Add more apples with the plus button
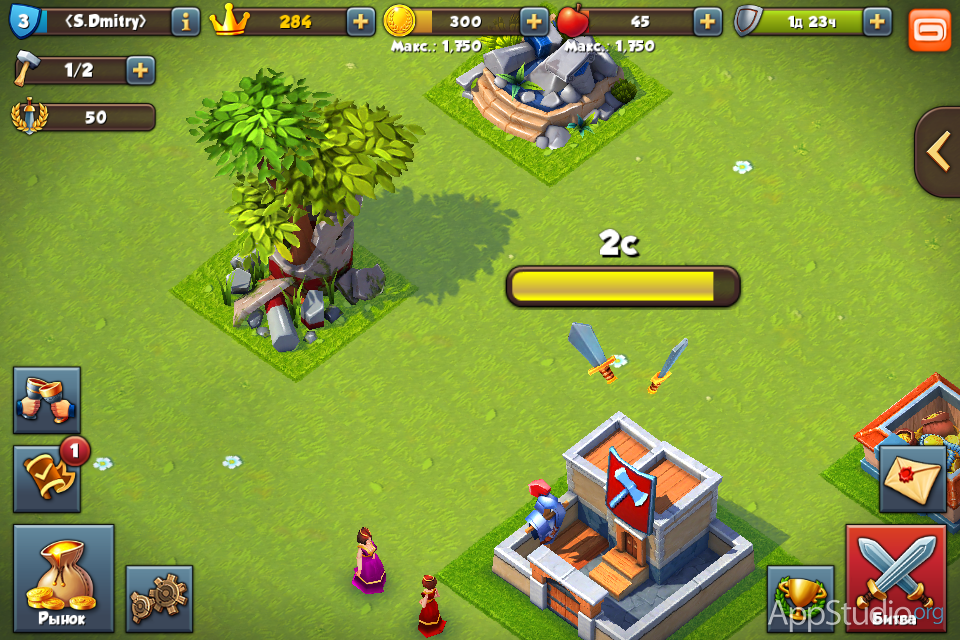960x640 pixels. (x=707, y=21)
